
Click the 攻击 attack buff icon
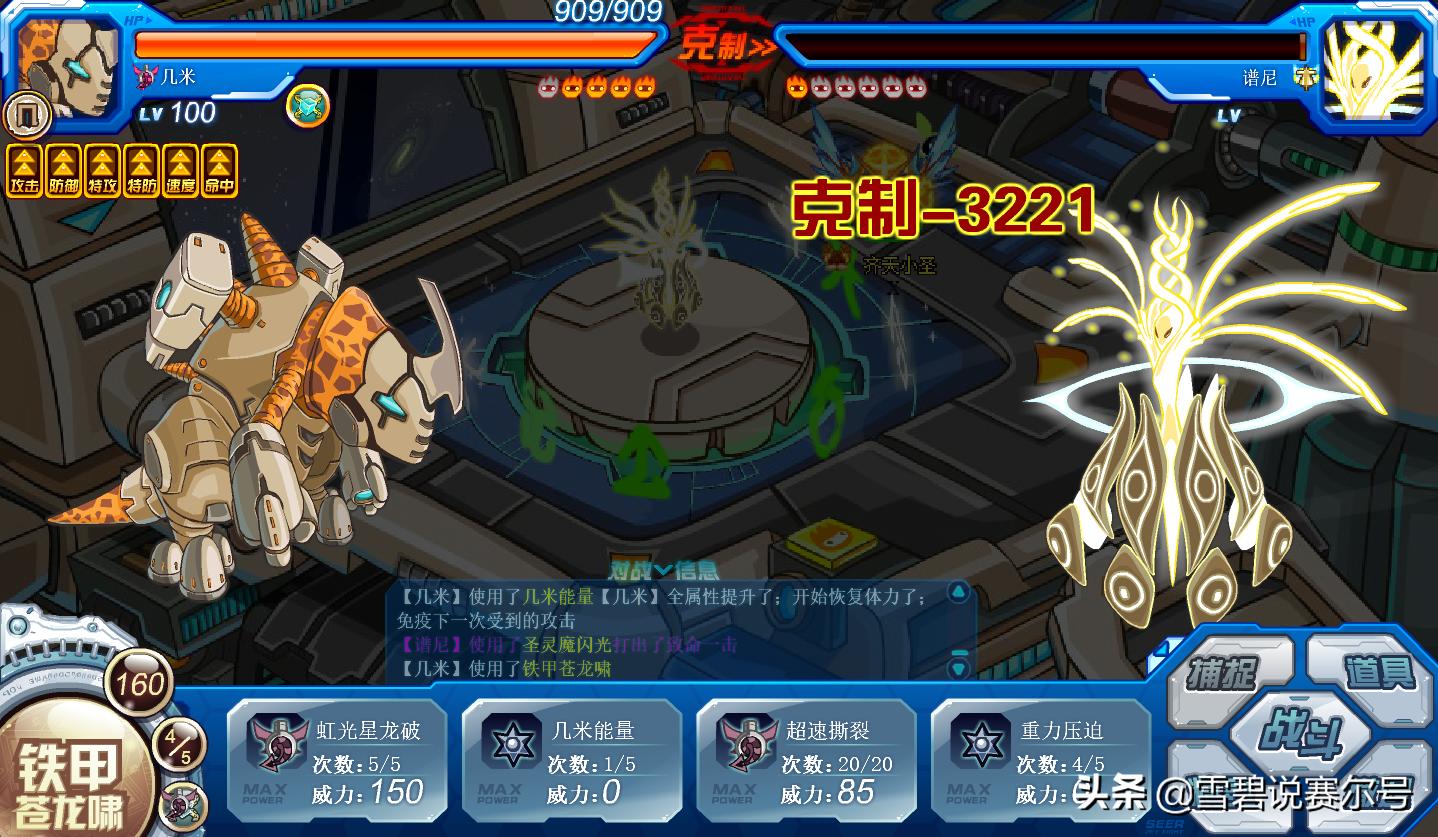(x=24, y=170)
